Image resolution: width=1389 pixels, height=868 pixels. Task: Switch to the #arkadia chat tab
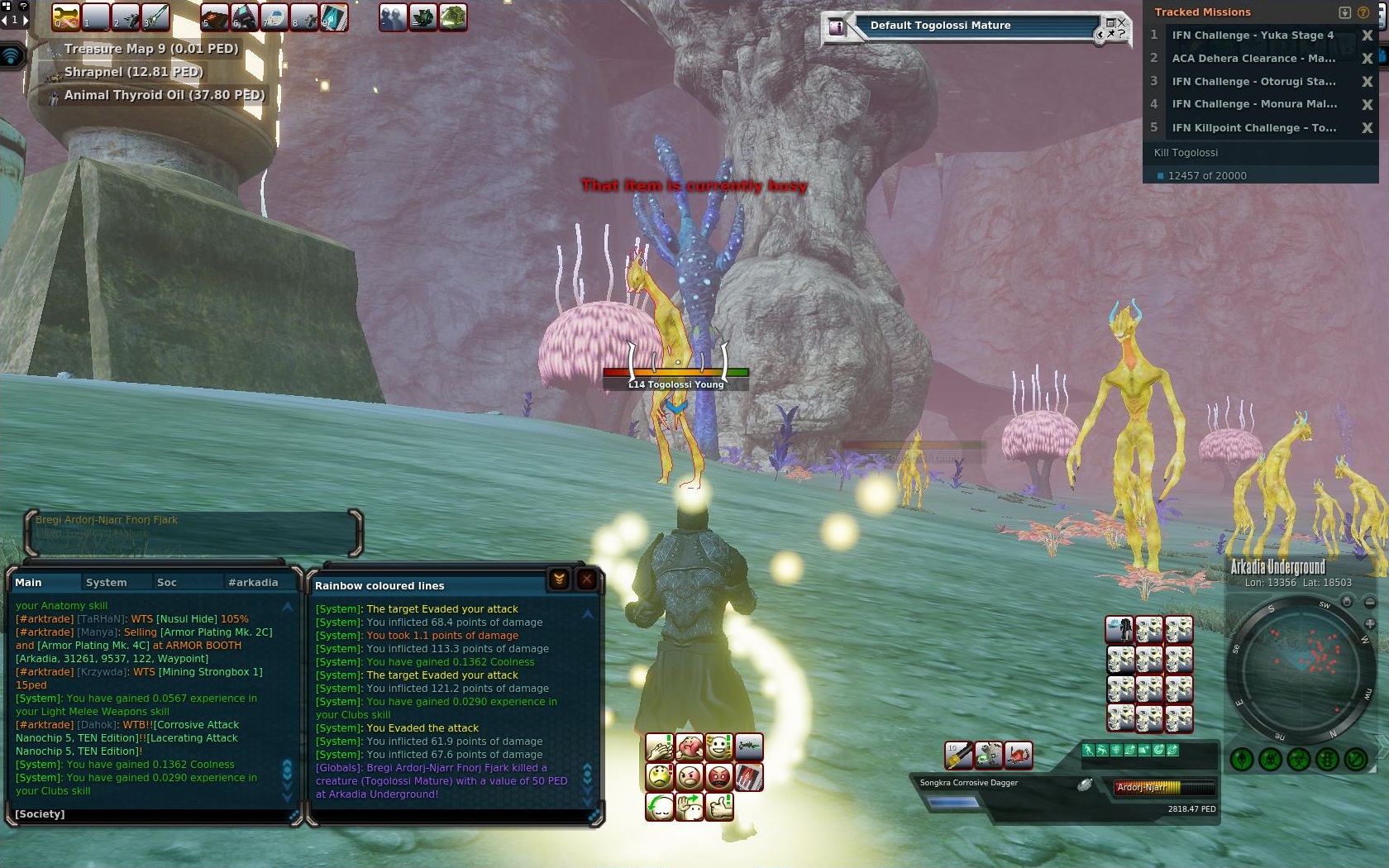click(253, 582)
